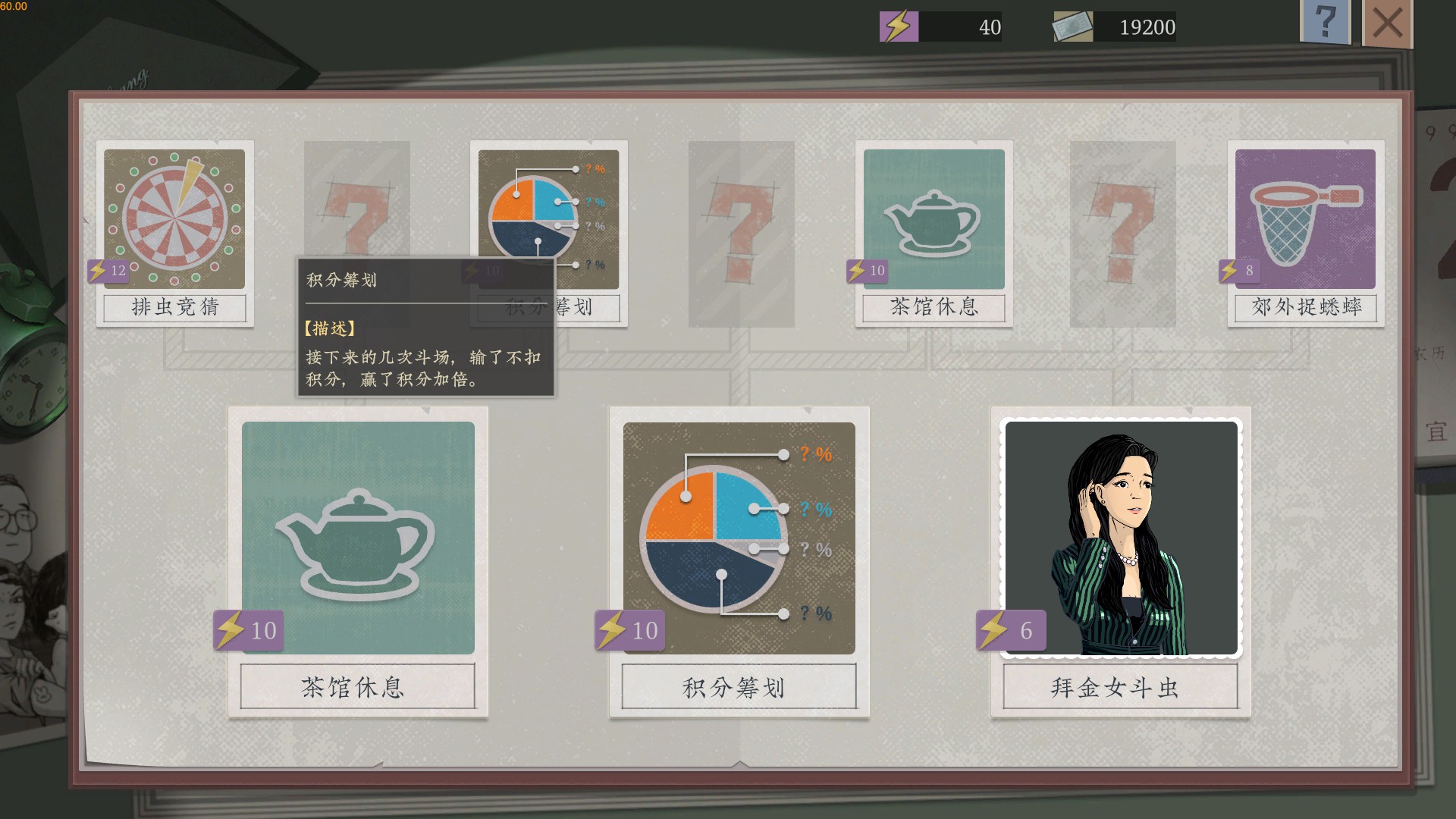Screen dimensions: 1456x819
Task: Click the lightning energy icon showing 40
Action: (x=898, y=26)
